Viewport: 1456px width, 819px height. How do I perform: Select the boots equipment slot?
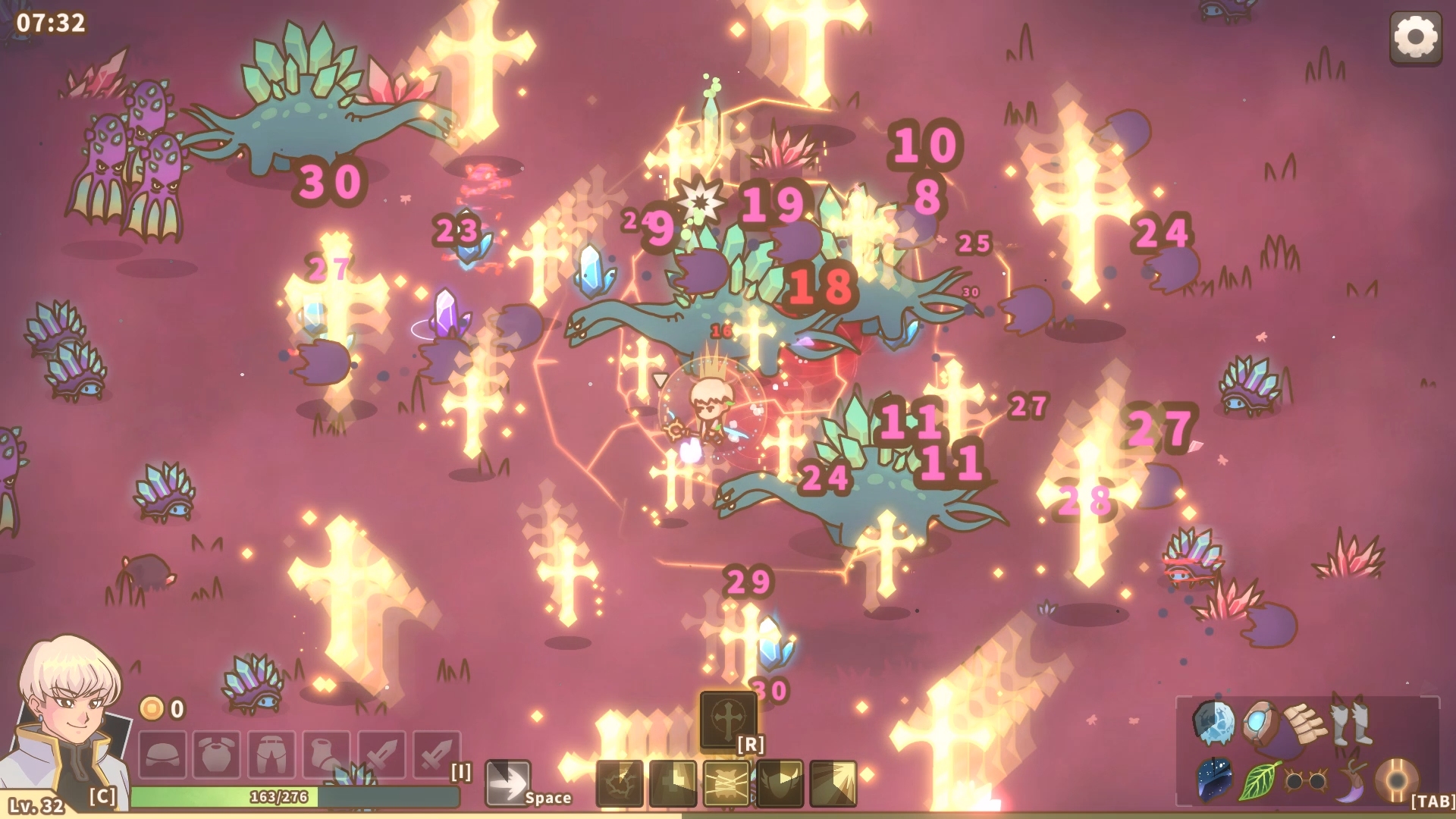[326, 755]
